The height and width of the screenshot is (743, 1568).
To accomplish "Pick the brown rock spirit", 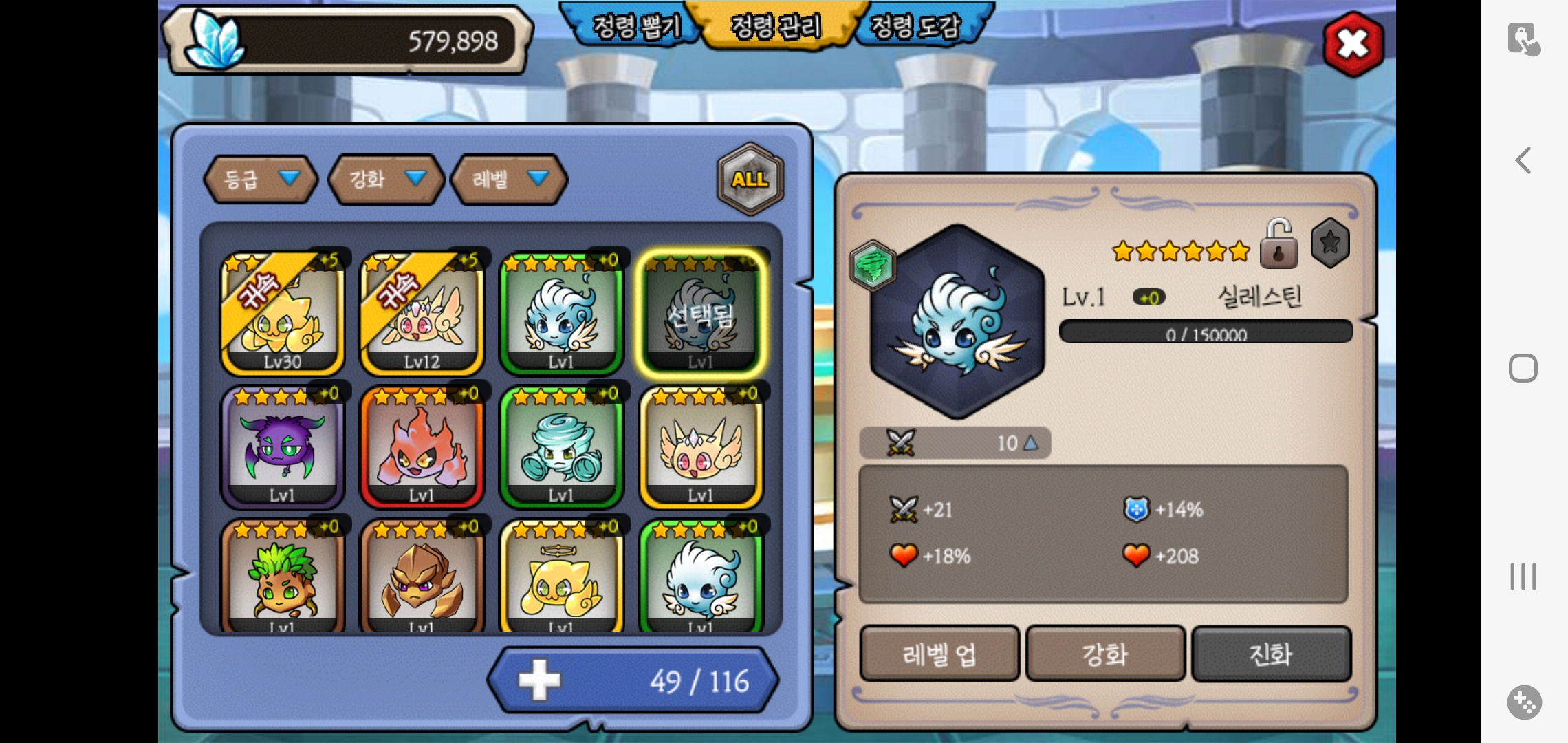I will point(422,578).
